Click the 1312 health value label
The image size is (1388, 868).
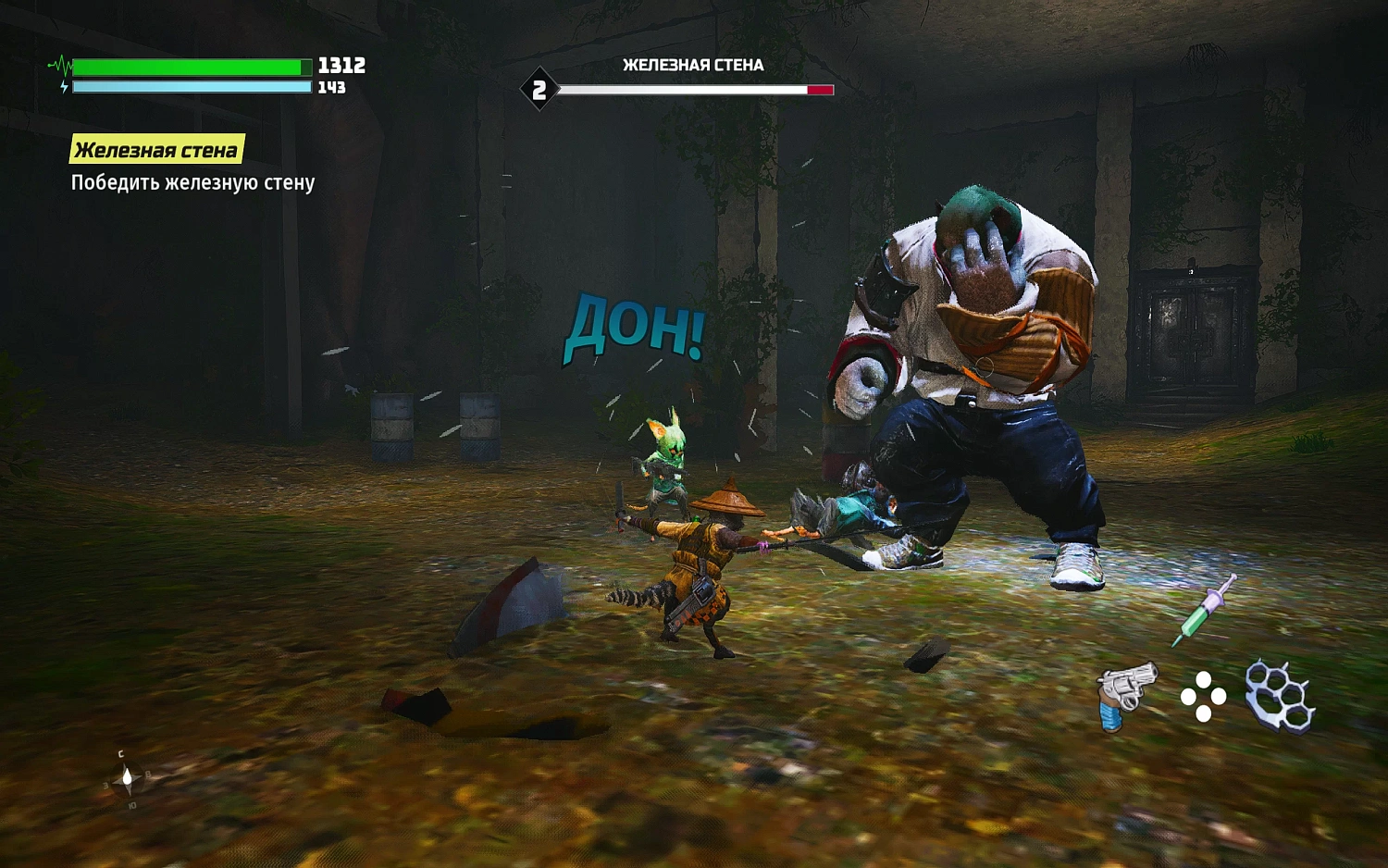pos(339,66)
